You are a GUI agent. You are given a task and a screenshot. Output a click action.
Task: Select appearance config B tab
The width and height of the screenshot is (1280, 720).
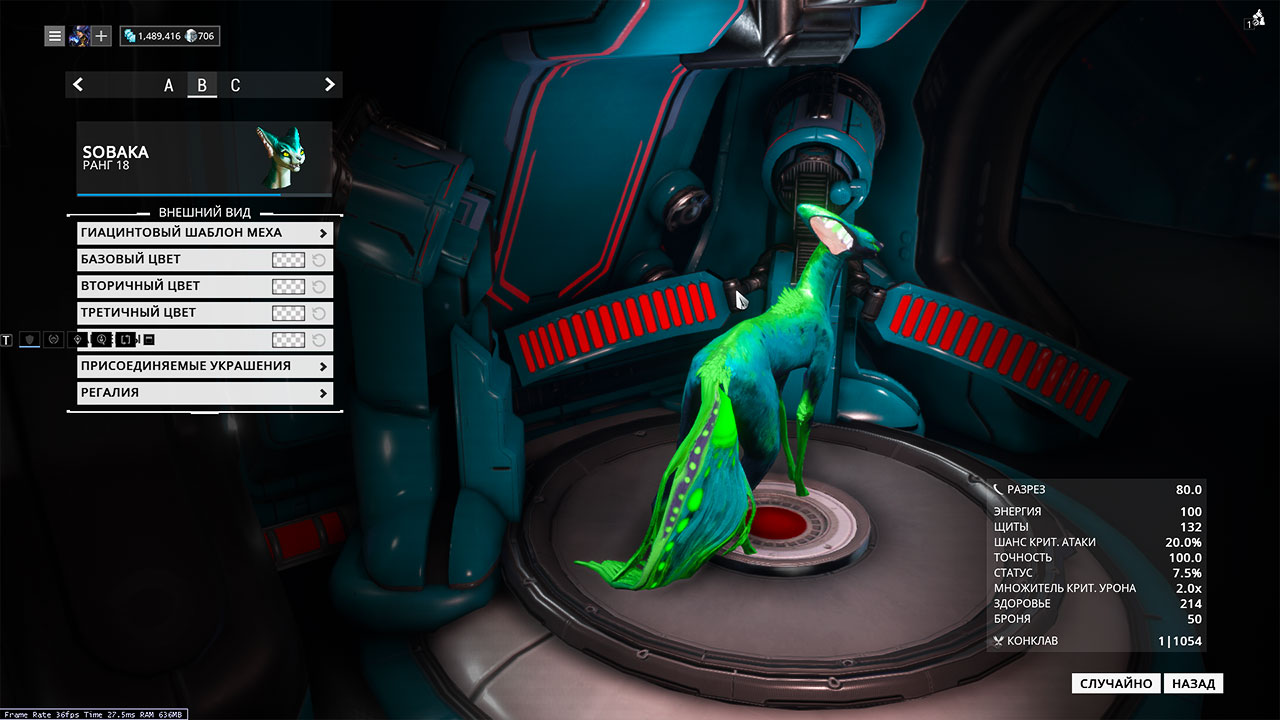pyautogui.click(x=202, y=85)
